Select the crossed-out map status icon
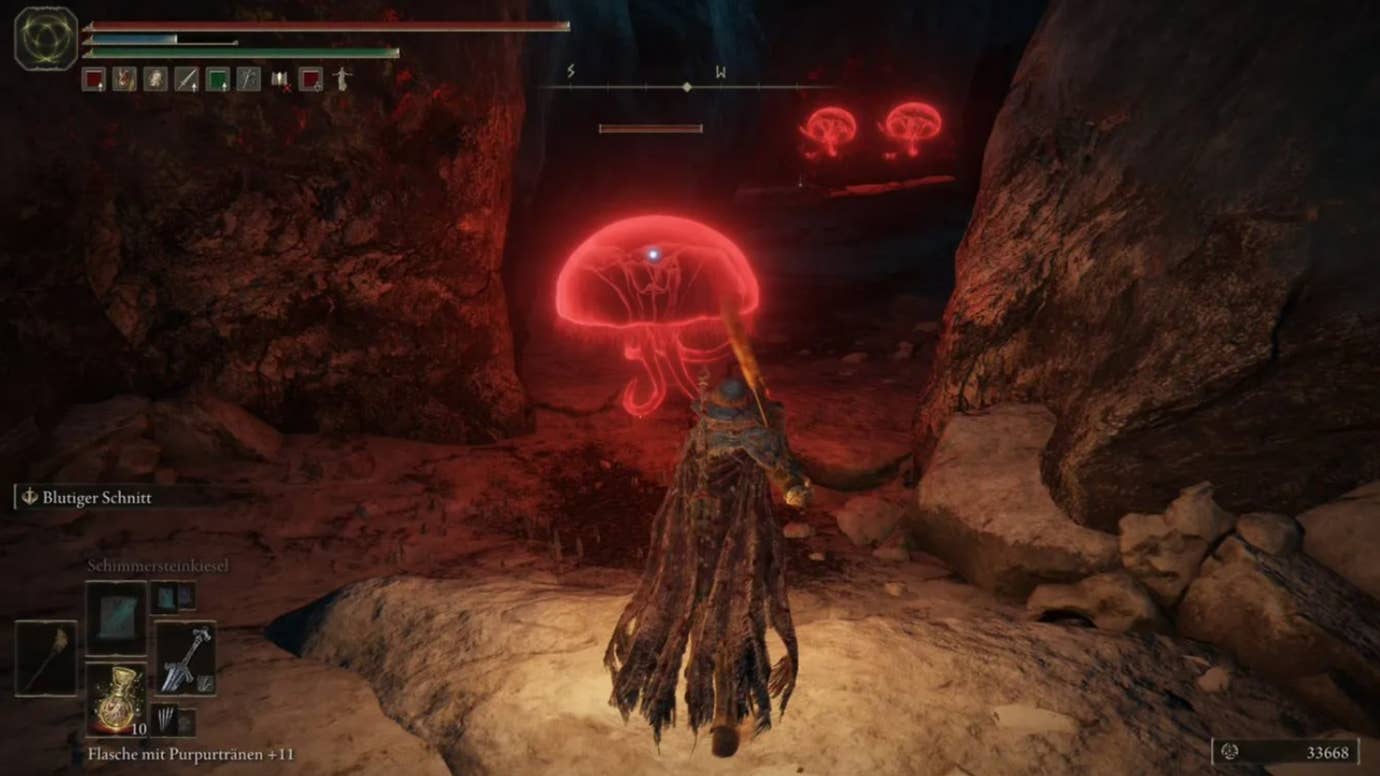Image resolution: width=1380 pixels, height=776 pixels. [x=280, y=79]
